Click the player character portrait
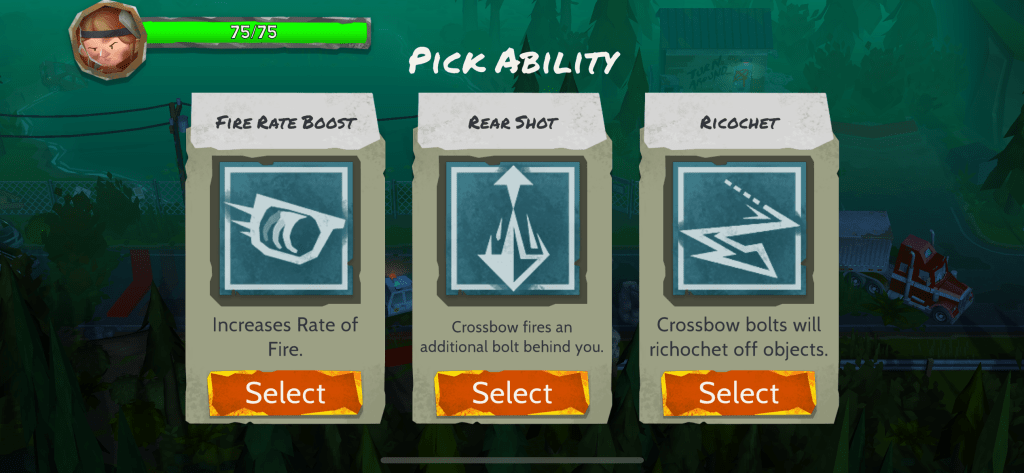The image size is (1024, 473). pyautogui.click(x=102, y=40)
